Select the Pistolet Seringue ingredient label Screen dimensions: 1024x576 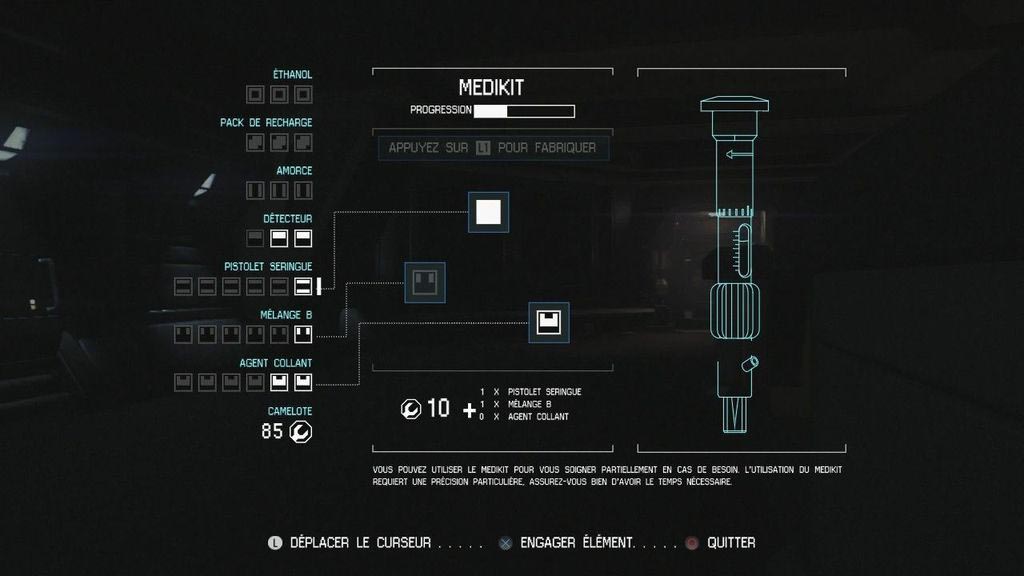click(x=268, y=267)
